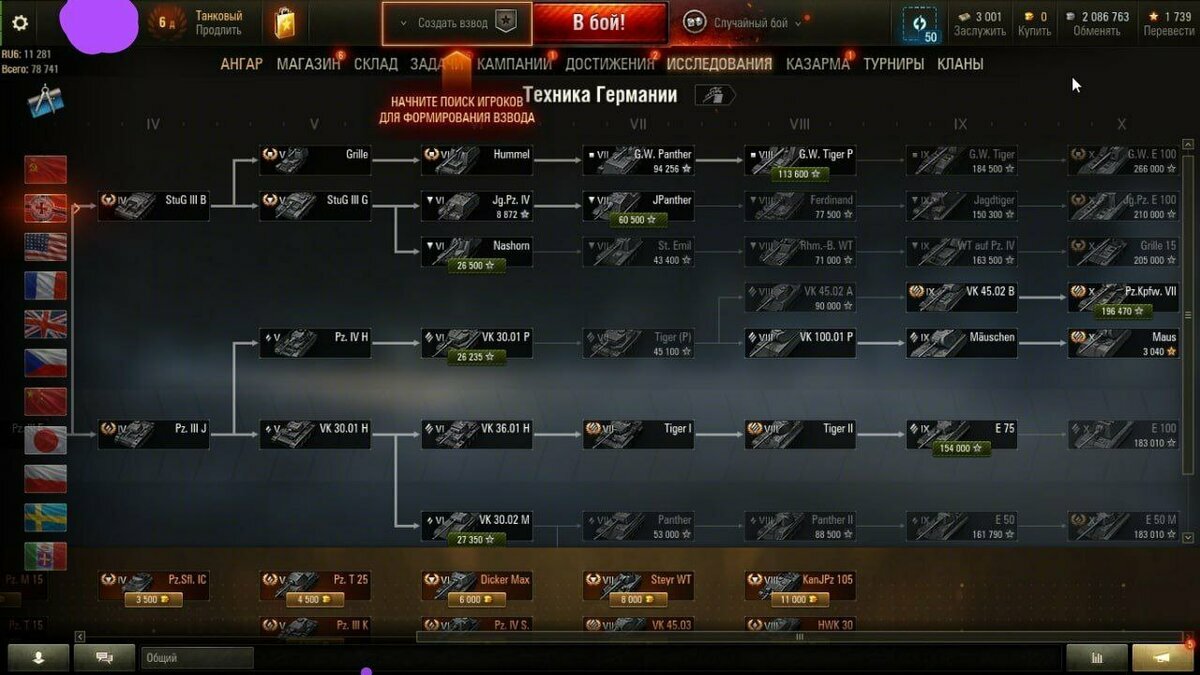
Task: Switch to the 'АНГАР' tab
Action: pos(241,64)
